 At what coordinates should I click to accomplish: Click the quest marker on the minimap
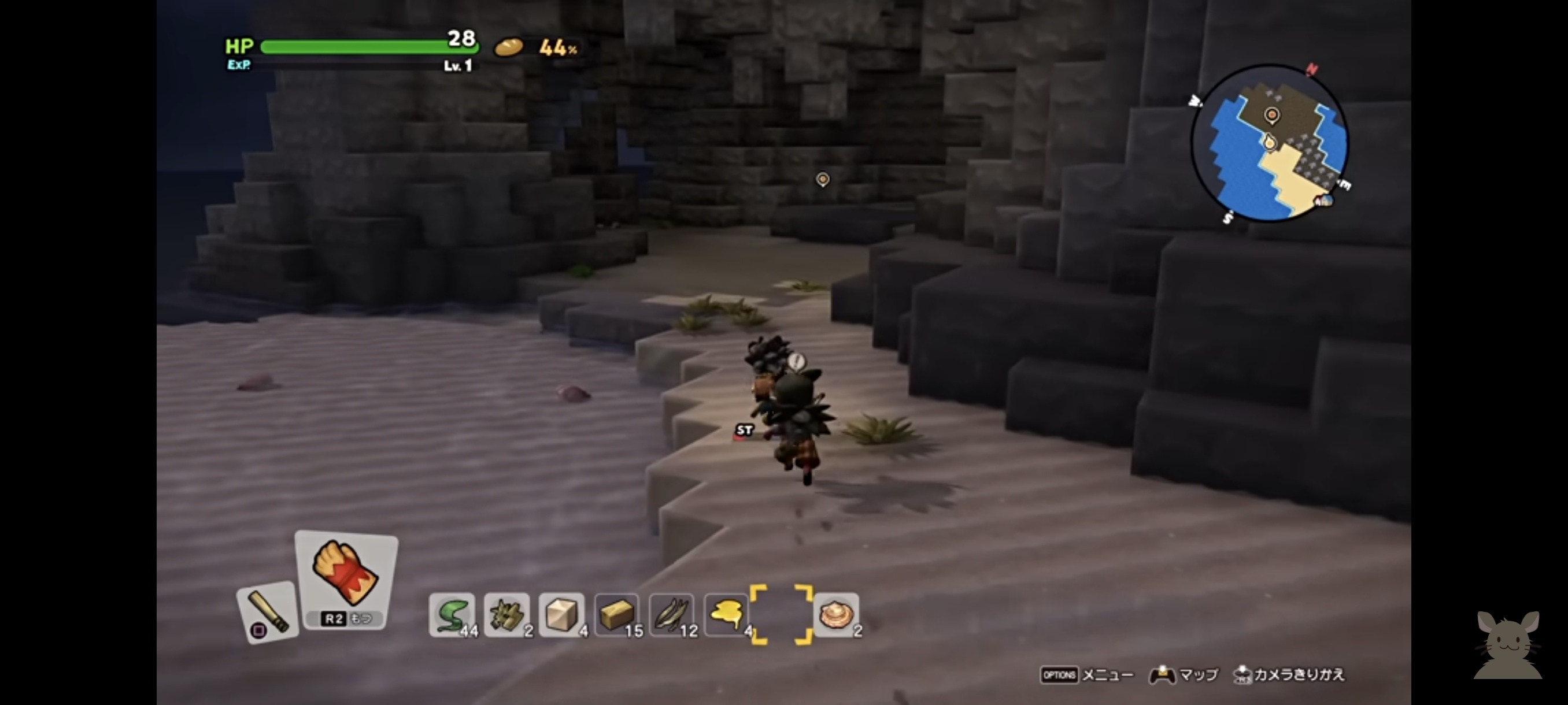click(x=1271, y=114)
